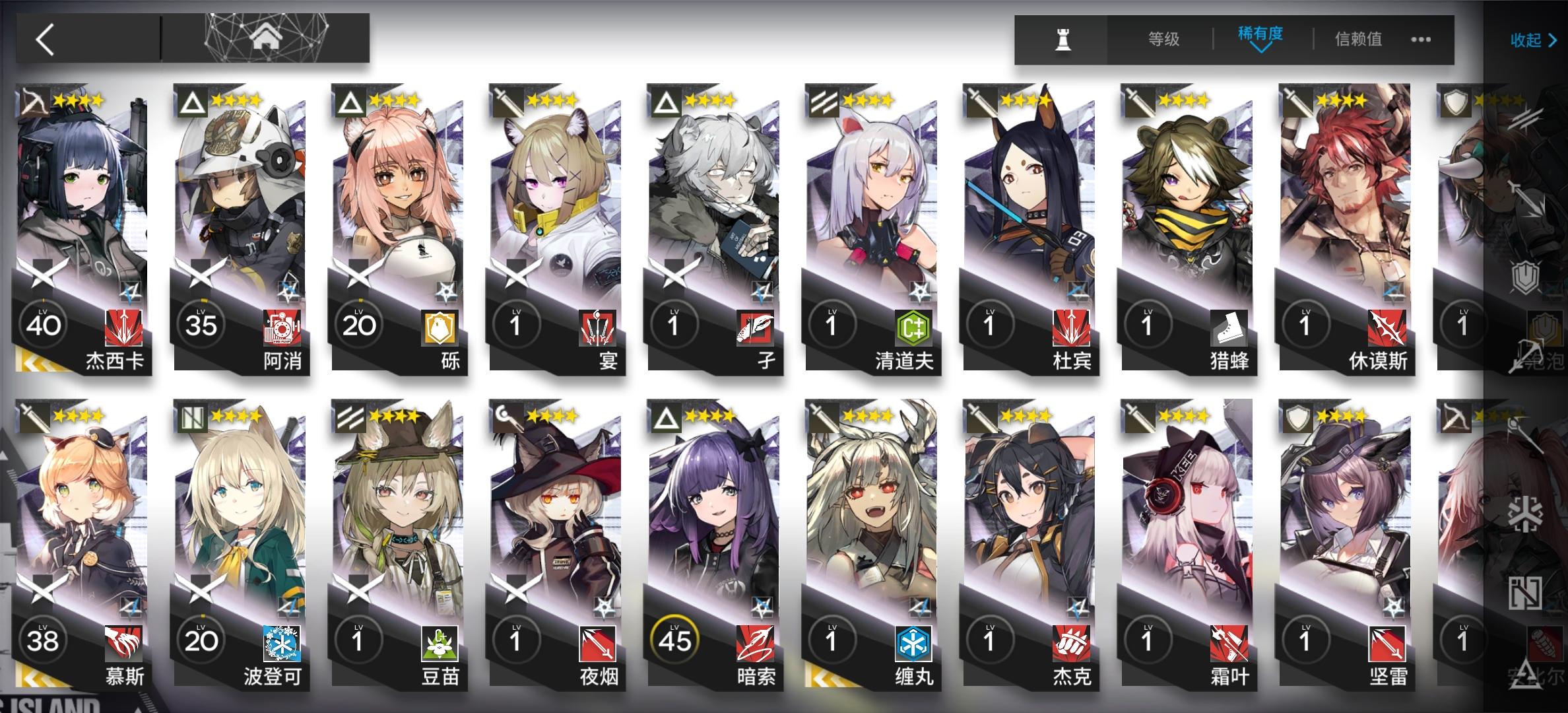Viewport: 1568px width, 713px height.
Task: Switch sorting to the 等级 tab
Action: [x=1165, y=38]
